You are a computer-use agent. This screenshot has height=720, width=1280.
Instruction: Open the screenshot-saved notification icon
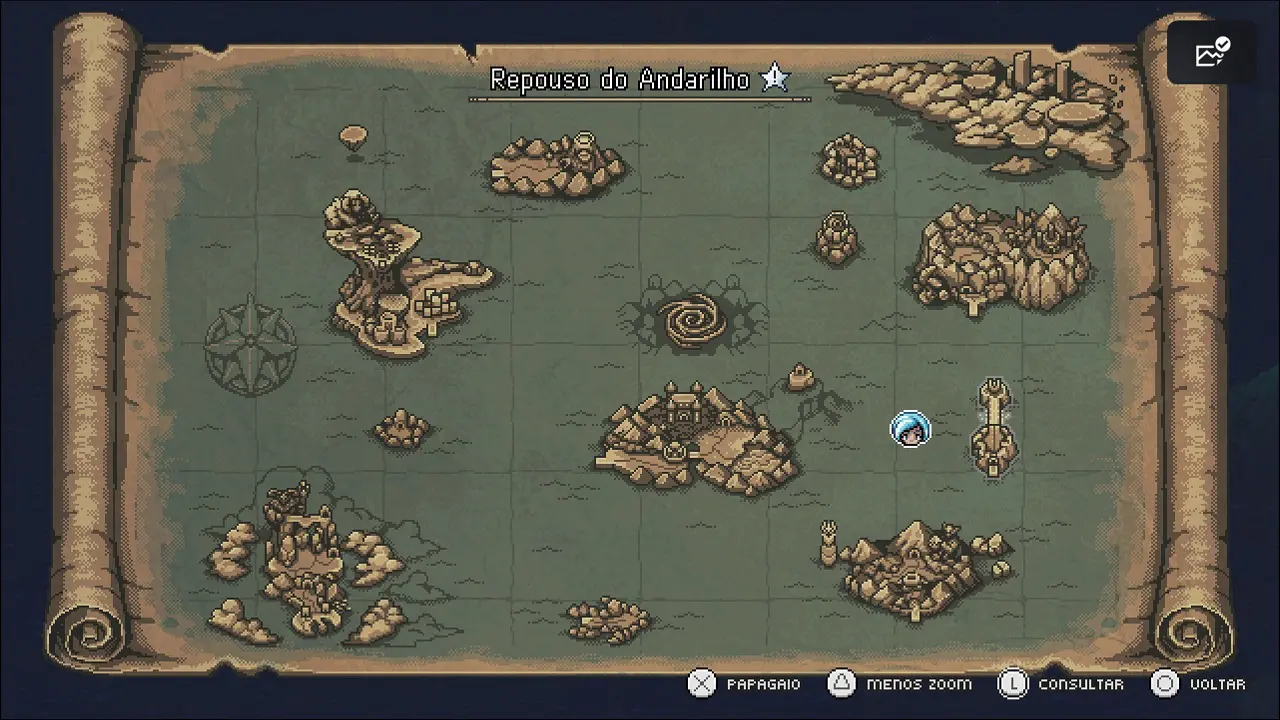click(1212, 53)
